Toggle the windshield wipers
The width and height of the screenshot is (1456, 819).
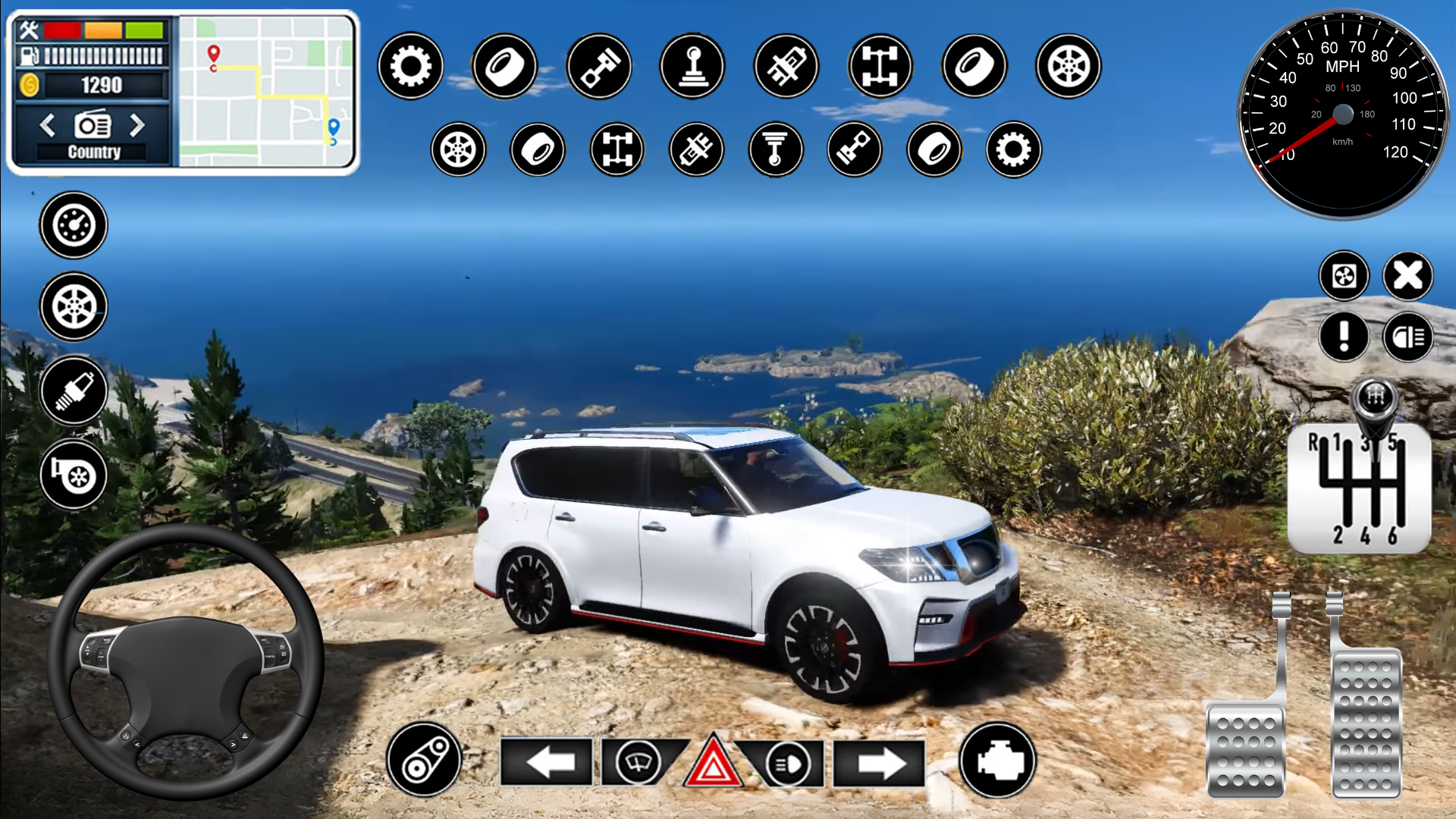pyautogui.click(x=639, y=761)
